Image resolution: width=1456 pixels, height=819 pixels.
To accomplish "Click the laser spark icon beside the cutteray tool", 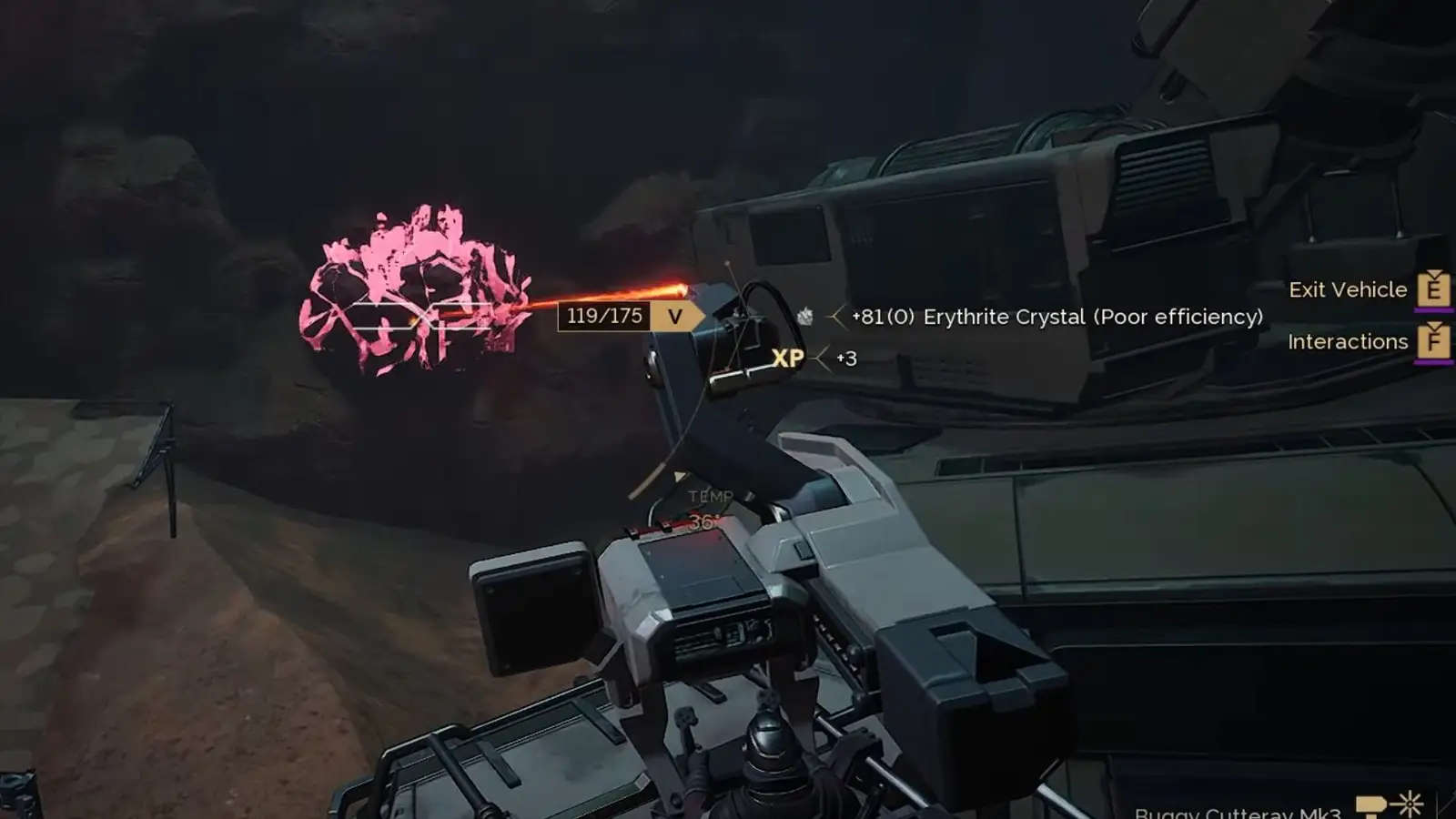I will click(x=1411, y=804).
